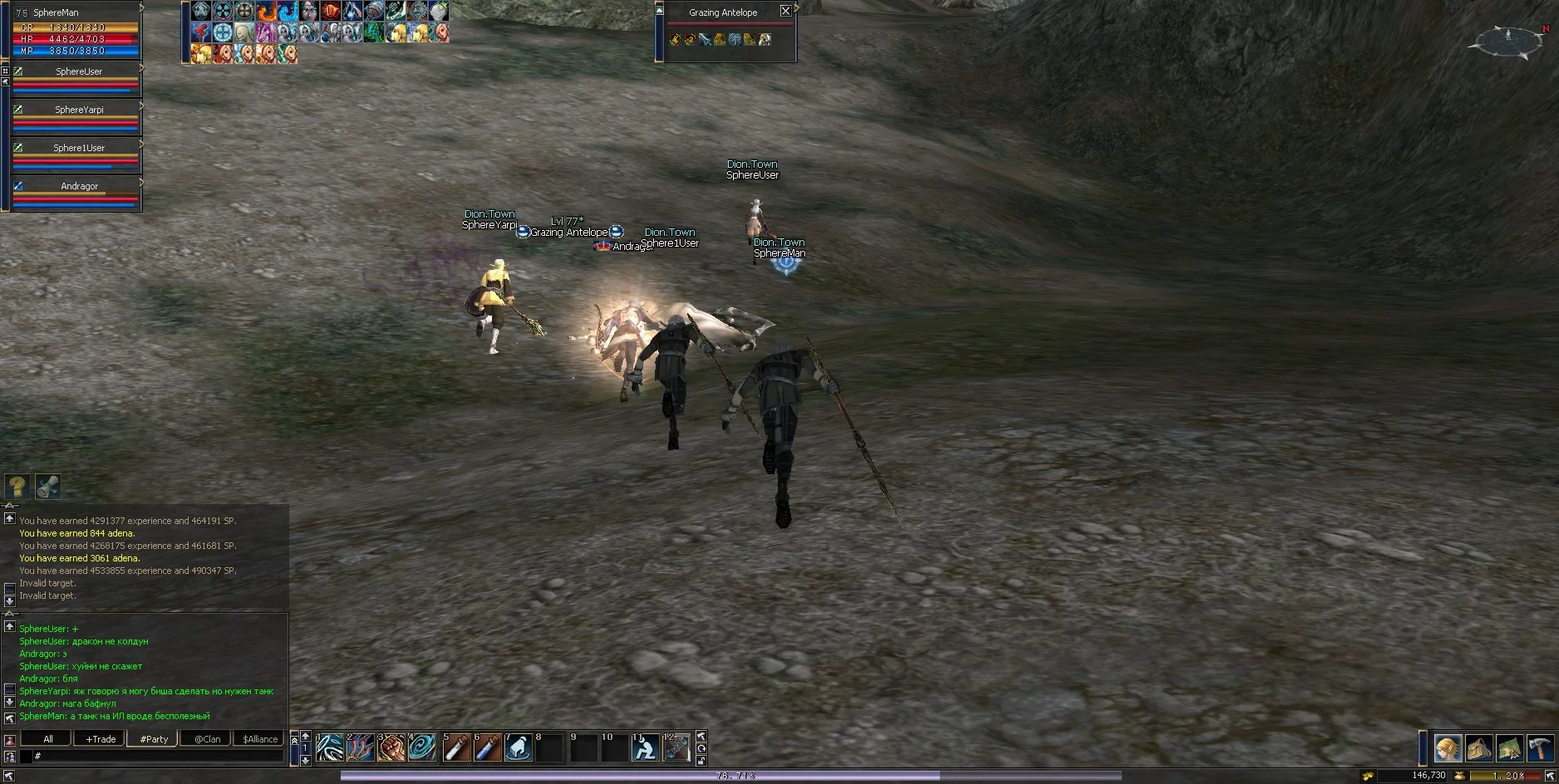Activate the swirling vortex skill in slot 4
The height and width of the screenshot is (784, 1559).
click(422, 747)
